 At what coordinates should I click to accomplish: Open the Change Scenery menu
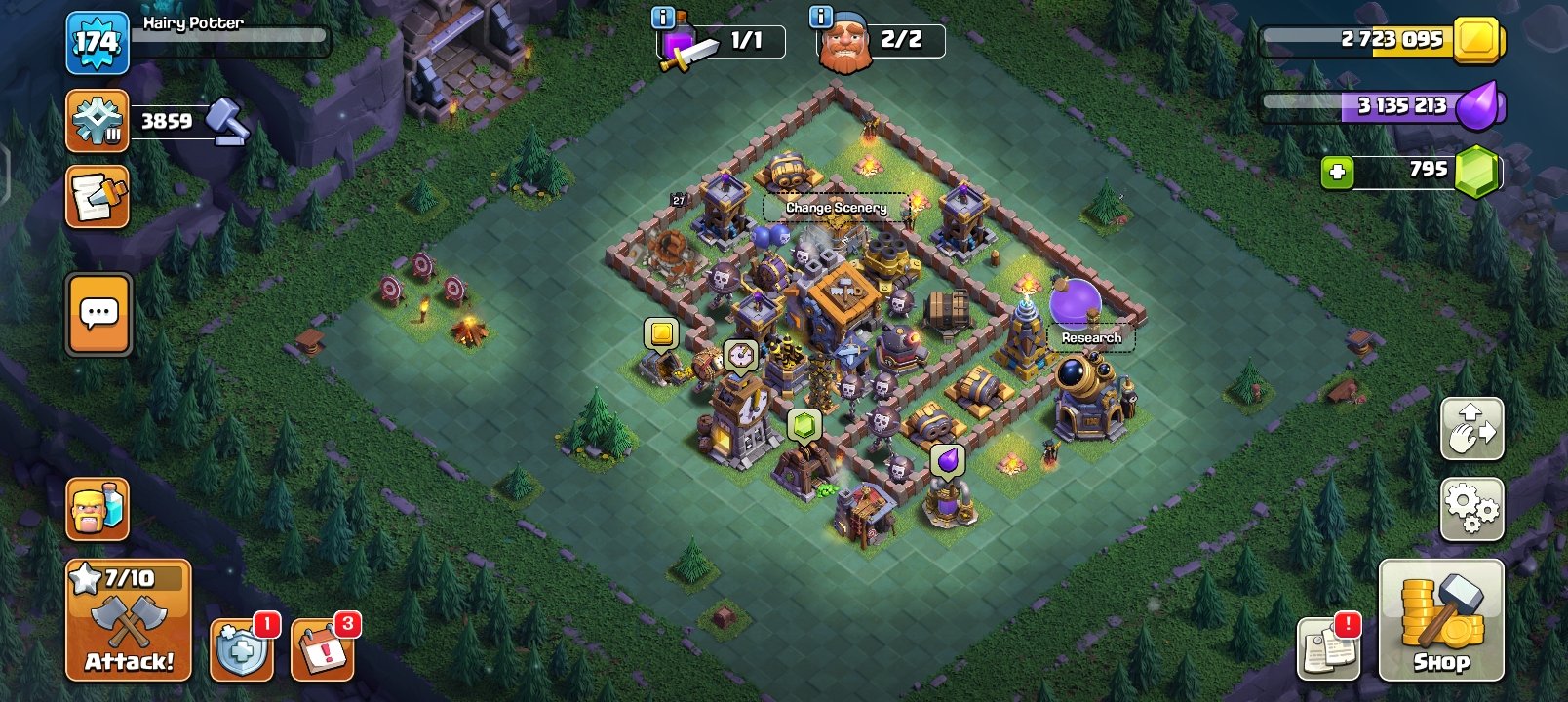836,208
